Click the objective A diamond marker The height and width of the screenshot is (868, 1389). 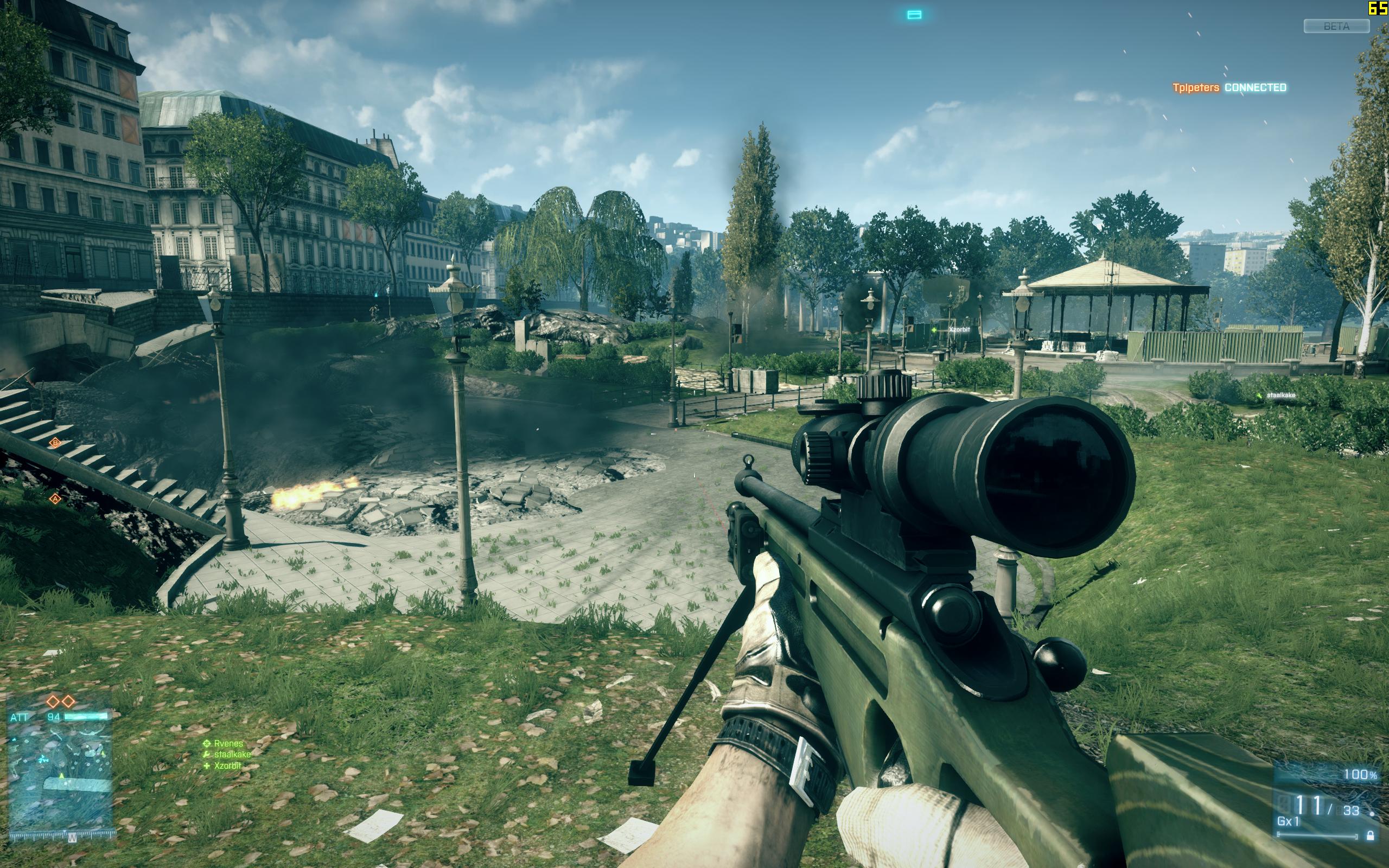(55, 499)
